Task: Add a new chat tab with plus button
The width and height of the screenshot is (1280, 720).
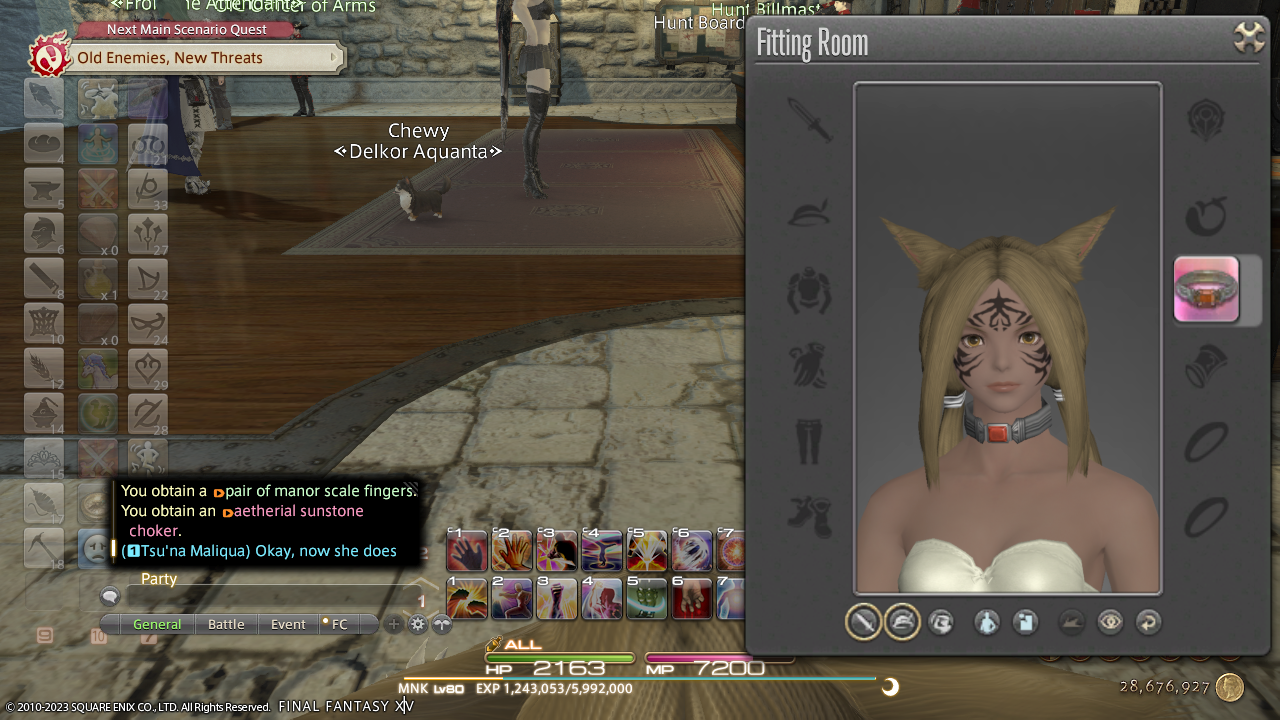Action: 394,624
